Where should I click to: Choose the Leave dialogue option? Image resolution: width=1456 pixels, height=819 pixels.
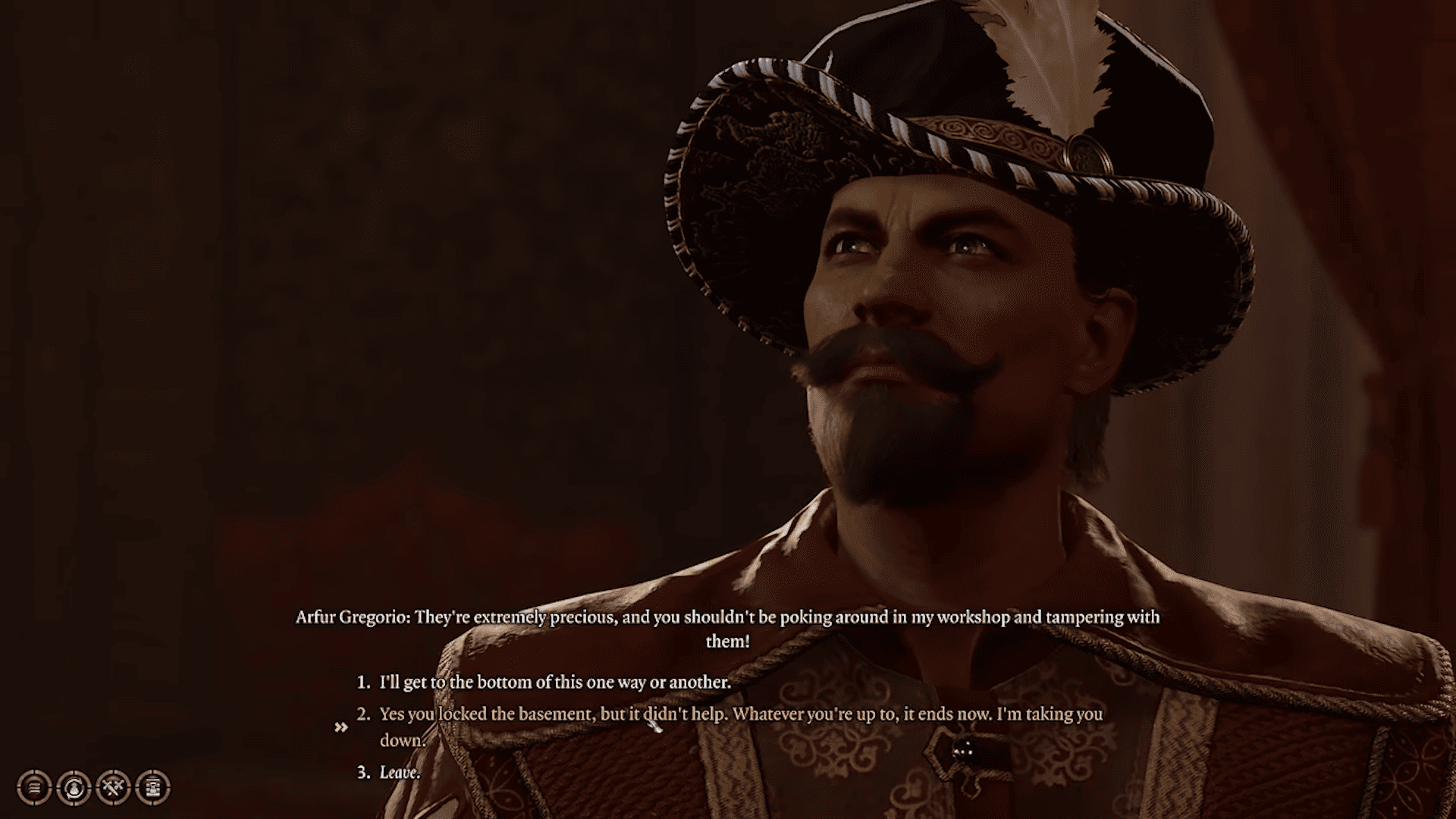399,773
